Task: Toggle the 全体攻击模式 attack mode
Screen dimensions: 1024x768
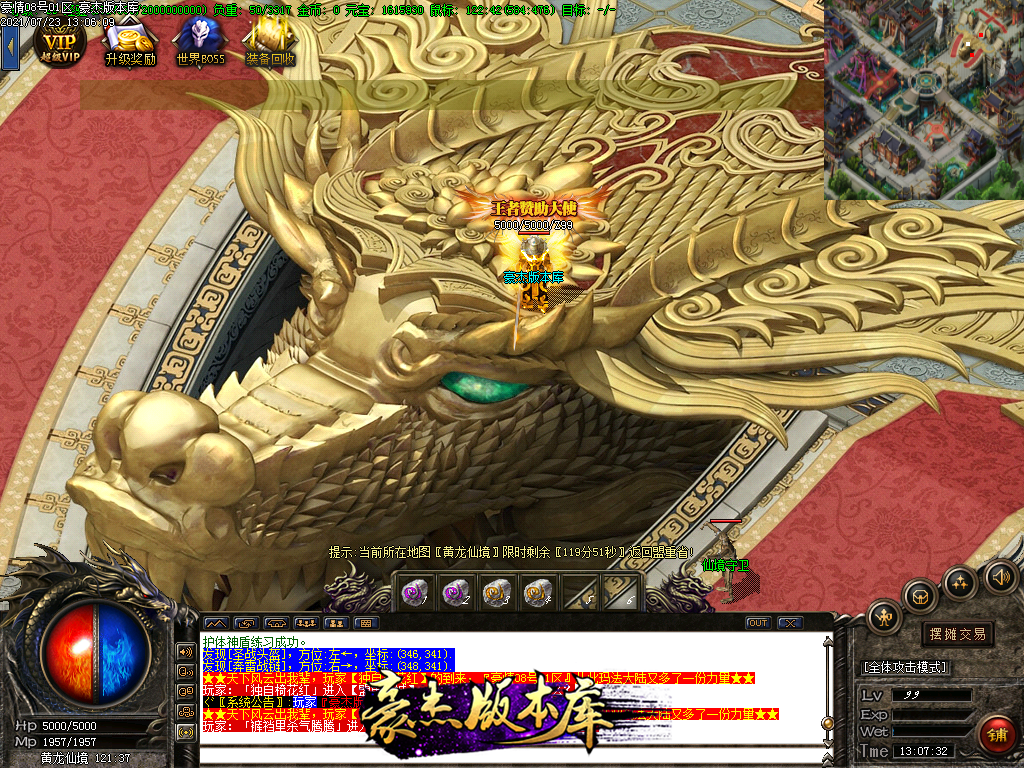Action: (905, 667)
